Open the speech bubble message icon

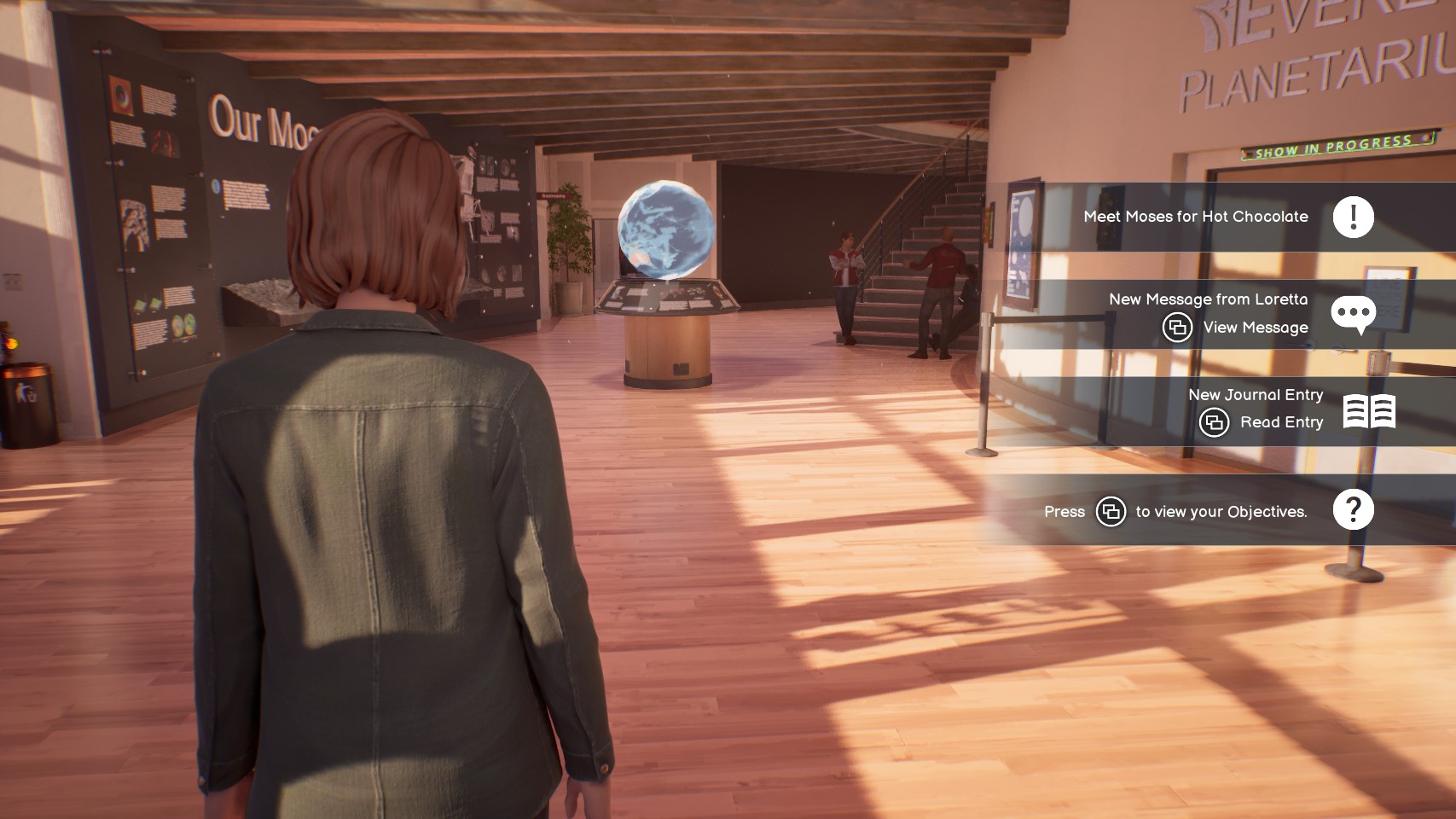(1353, 314)
